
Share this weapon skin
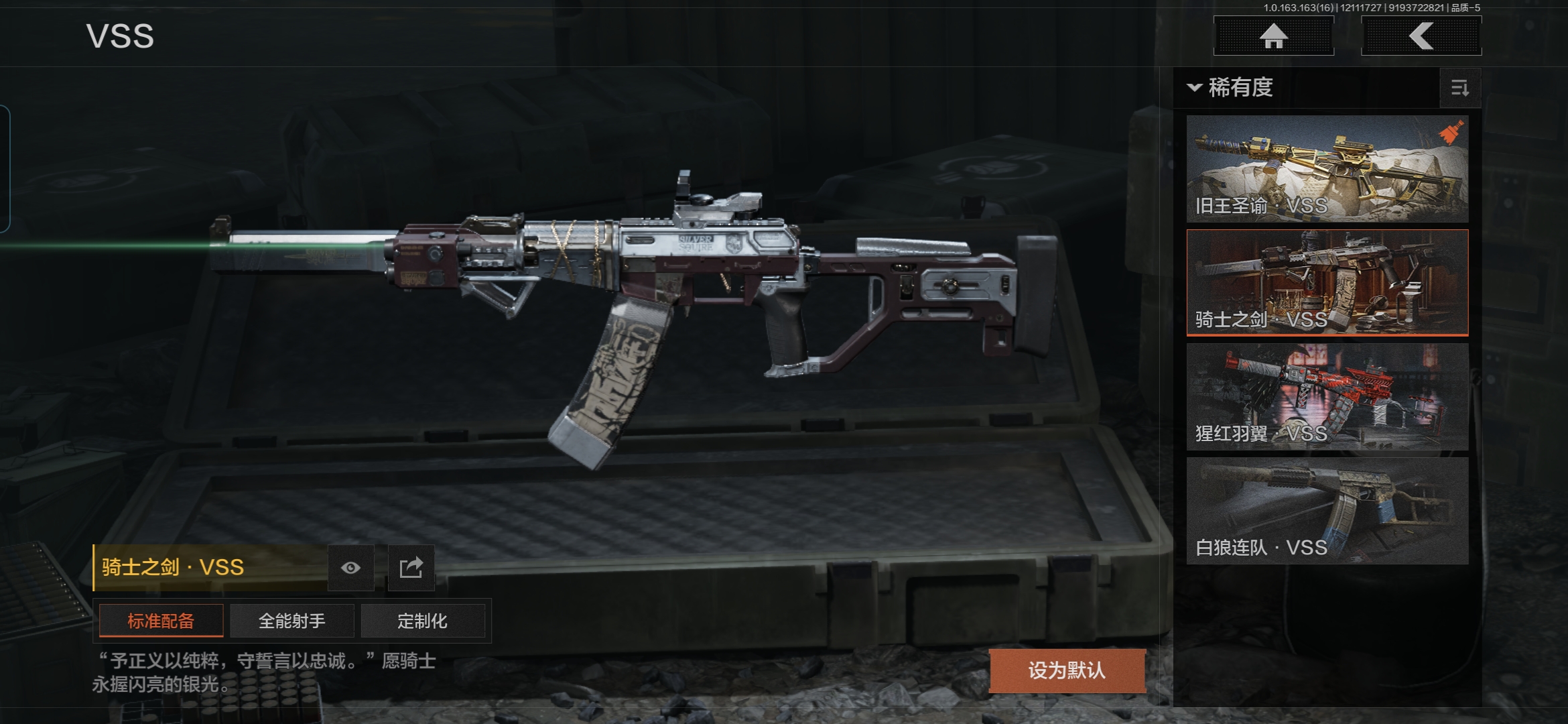pyautogui.click(x=411, y=568)
